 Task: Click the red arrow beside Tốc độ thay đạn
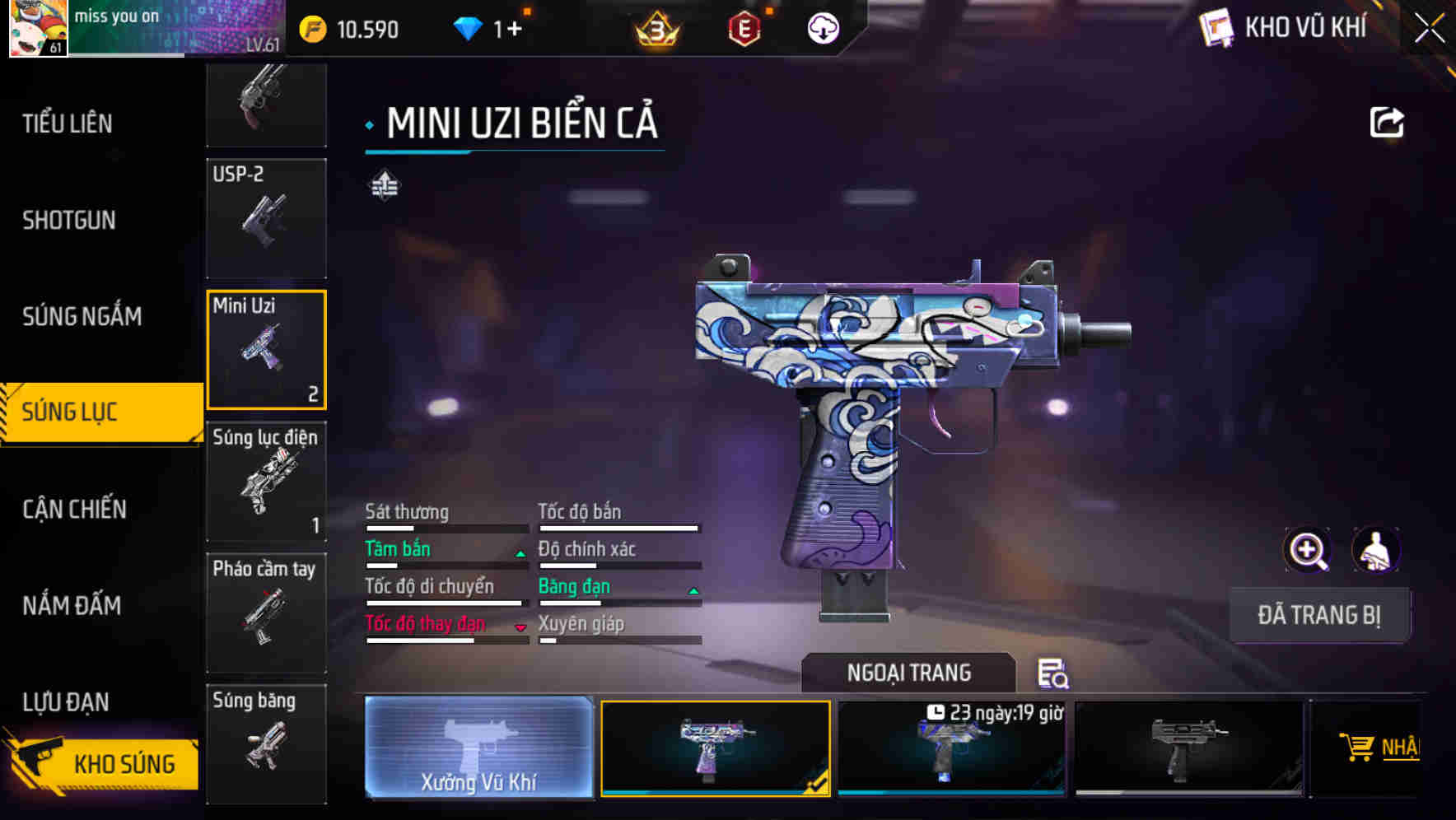(520, 627)
